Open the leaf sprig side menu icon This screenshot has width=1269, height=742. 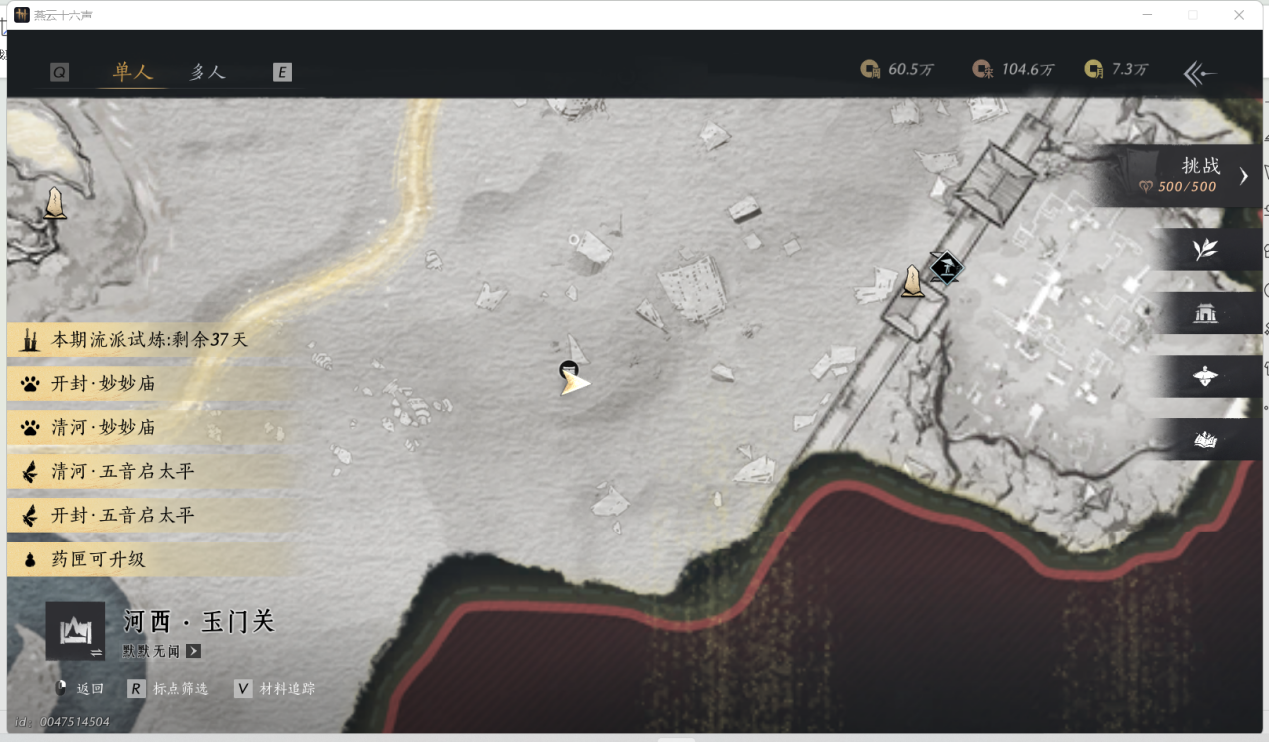click(1205, 250)
